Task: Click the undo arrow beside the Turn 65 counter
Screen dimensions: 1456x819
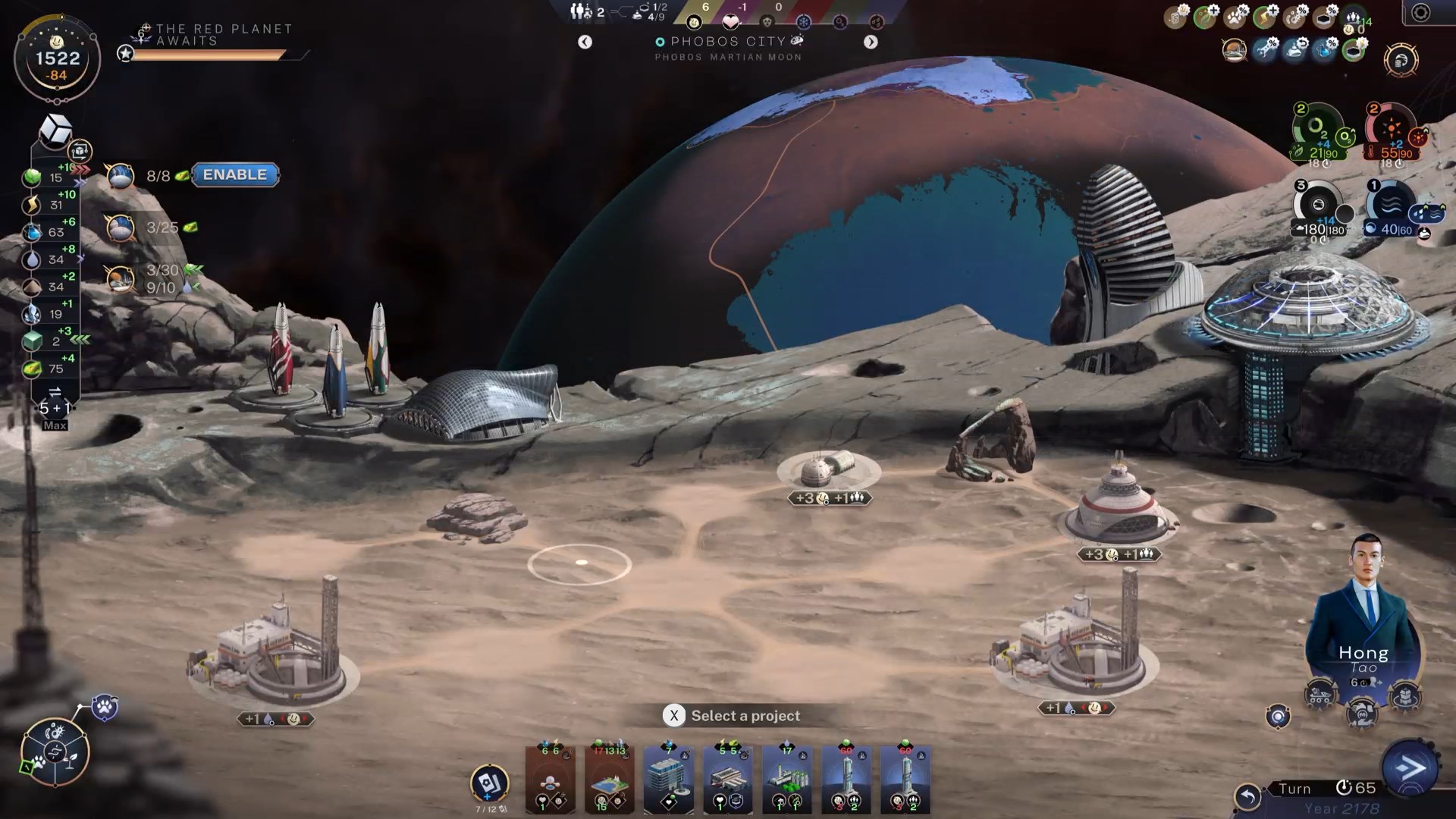Action: point(1248,797)
